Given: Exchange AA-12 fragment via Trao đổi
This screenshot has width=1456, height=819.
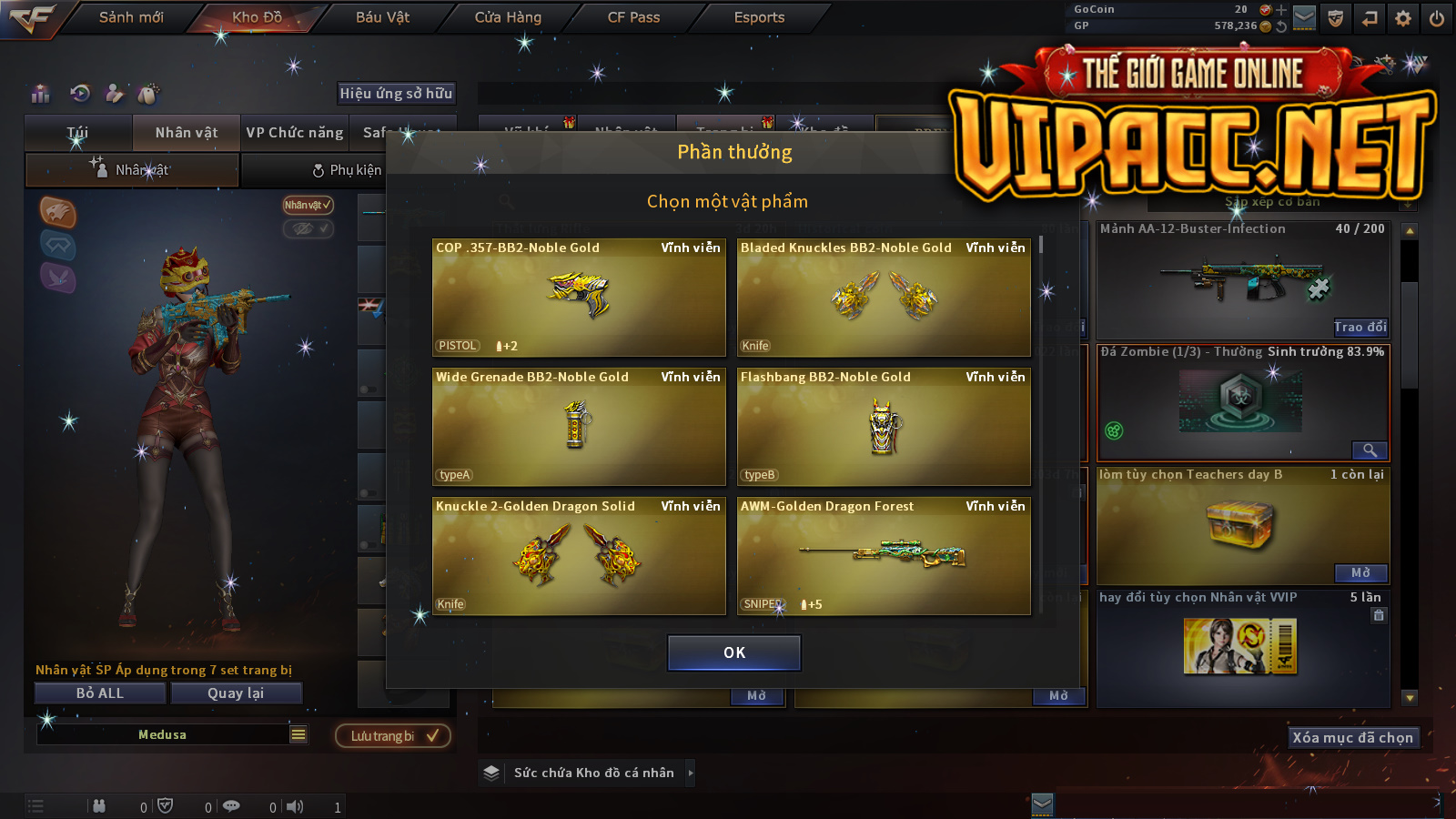Looking at the screenshot, I should point(1360,328).
